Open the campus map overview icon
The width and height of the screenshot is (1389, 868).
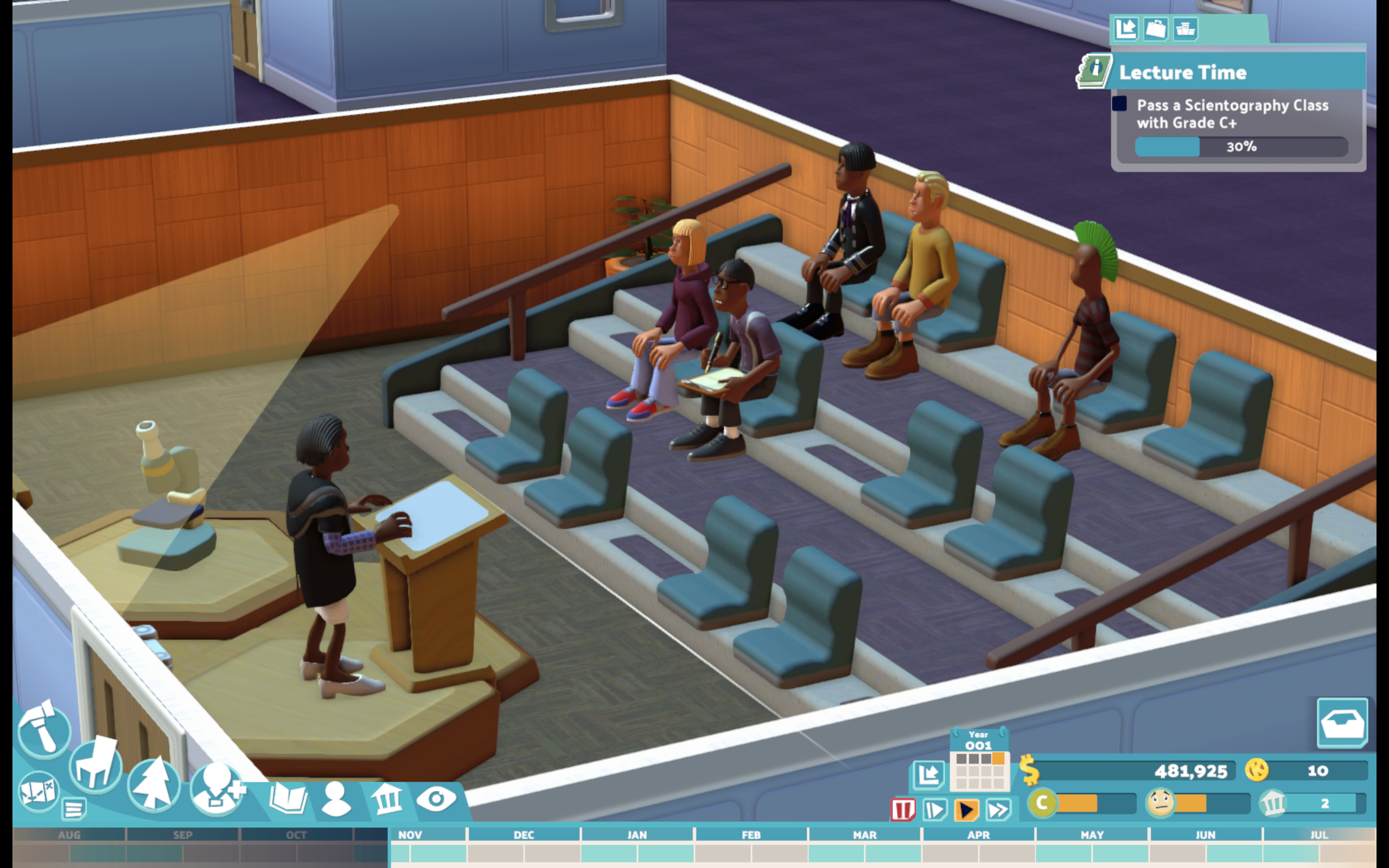(x=37, y=791)
